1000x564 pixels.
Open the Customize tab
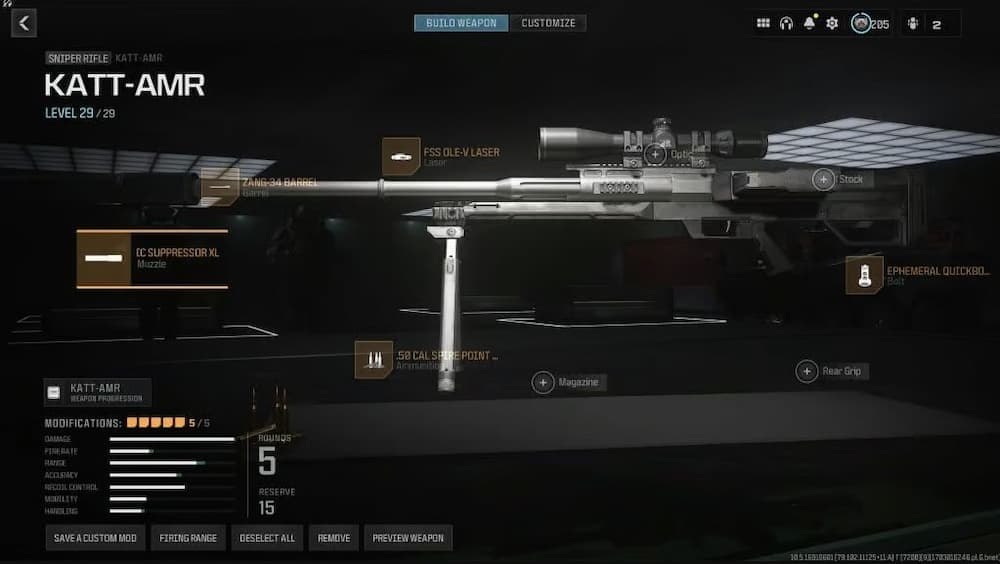click(548, 23)
